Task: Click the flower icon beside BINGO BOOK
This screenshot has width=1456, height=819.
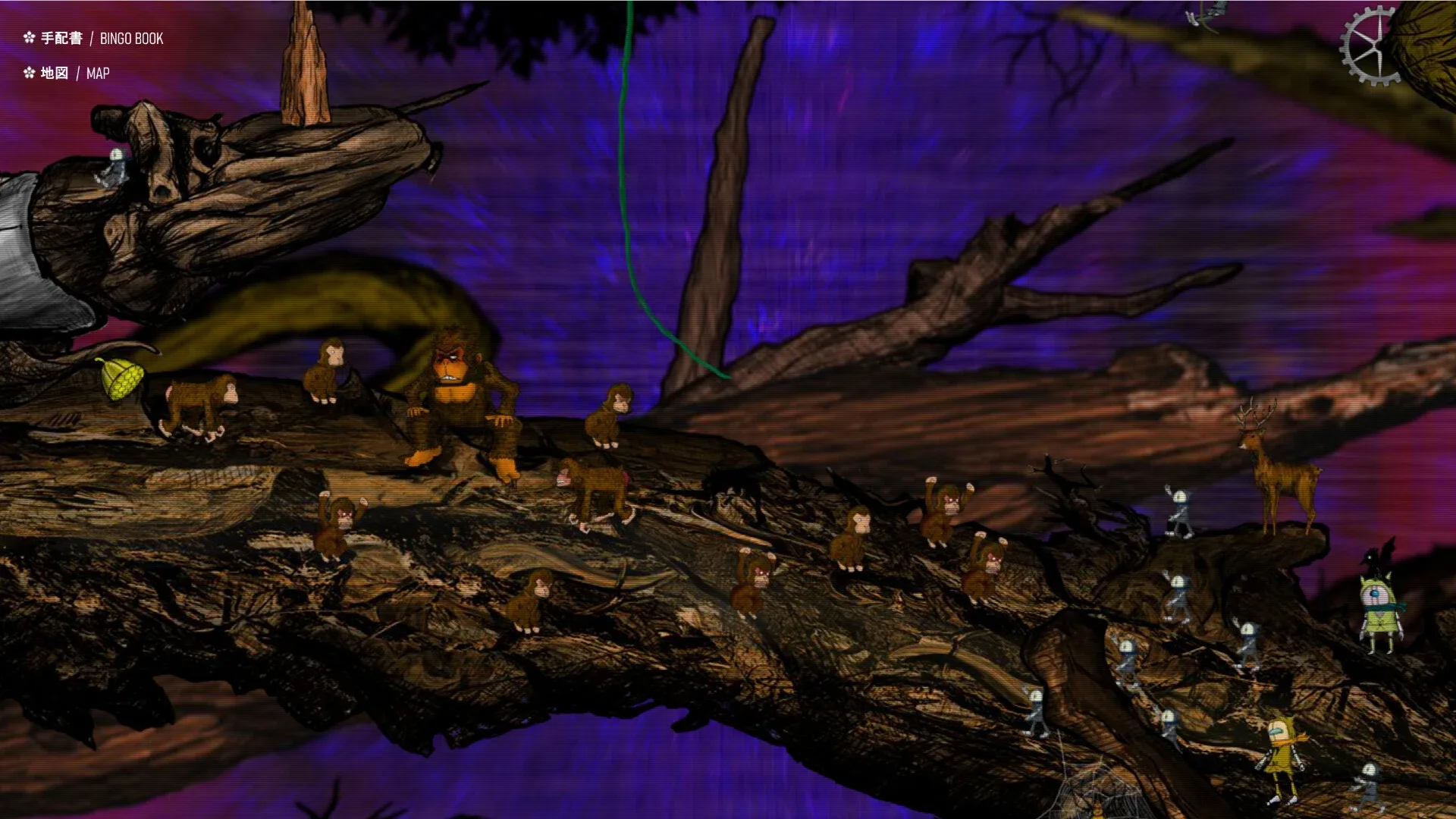Action: click(29, 39)
